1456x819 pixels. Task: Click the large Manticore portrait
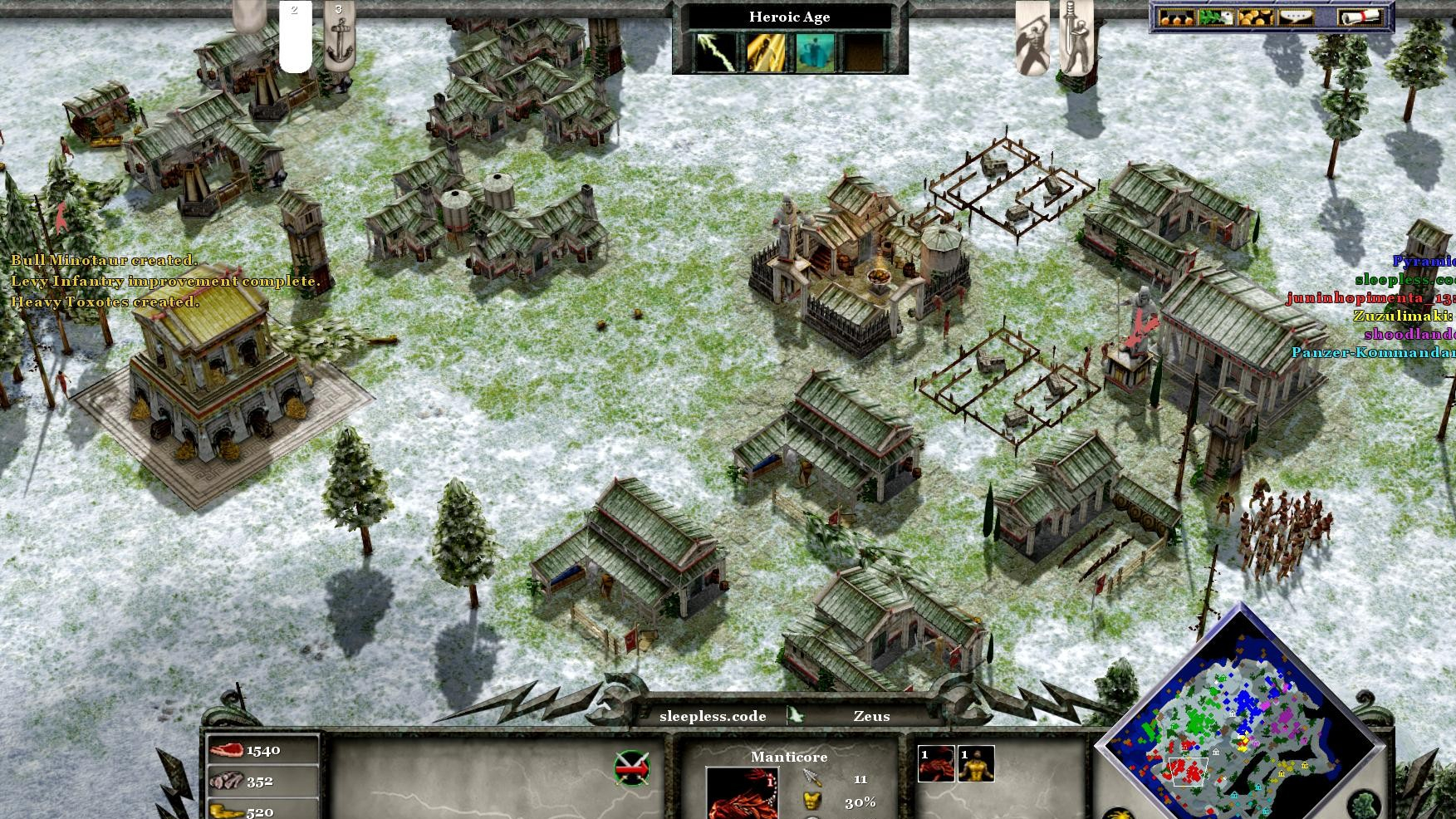741,792
